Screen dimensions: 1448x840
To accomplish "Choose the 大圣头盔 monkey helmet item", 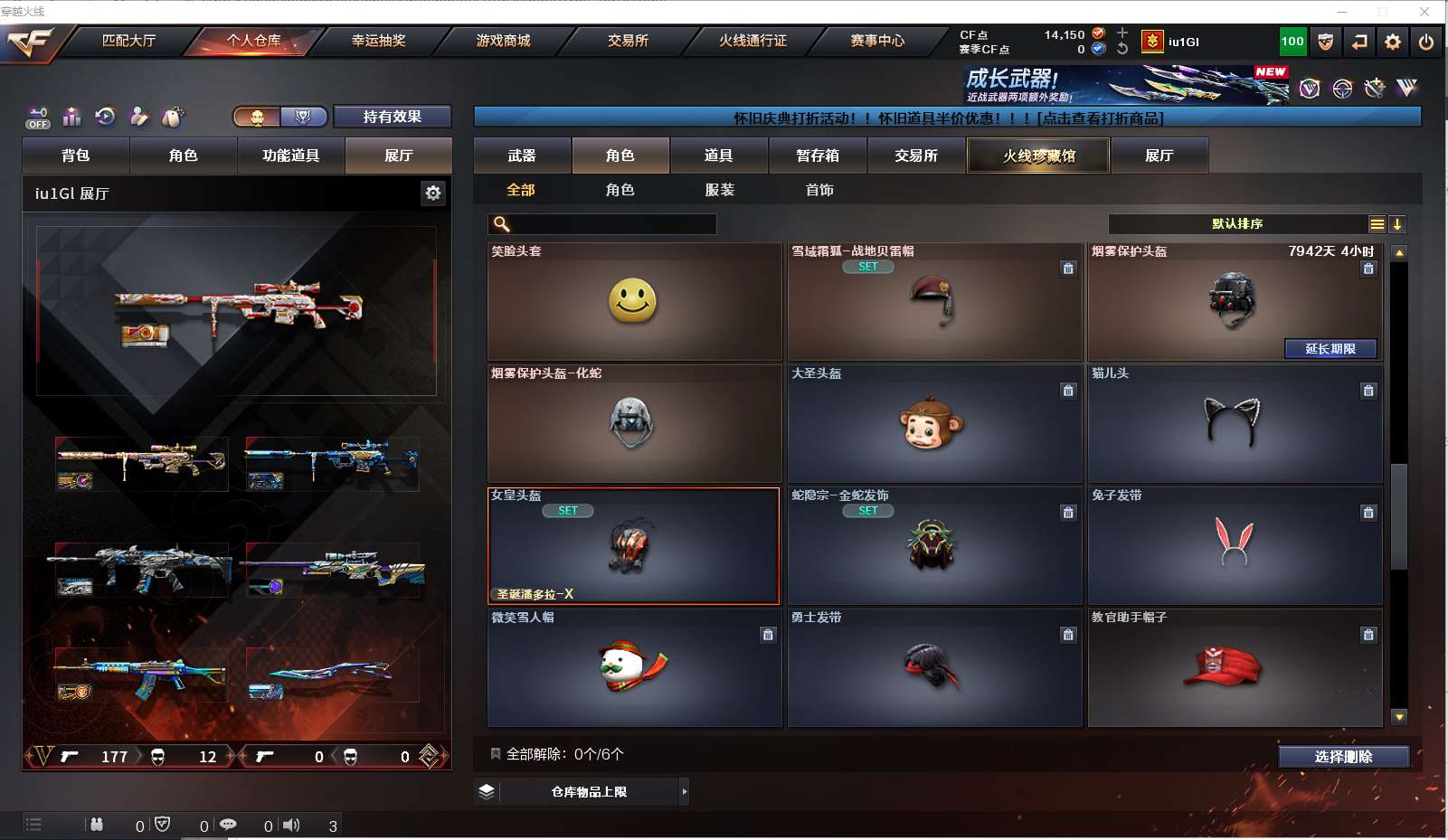I will point(933,424).
